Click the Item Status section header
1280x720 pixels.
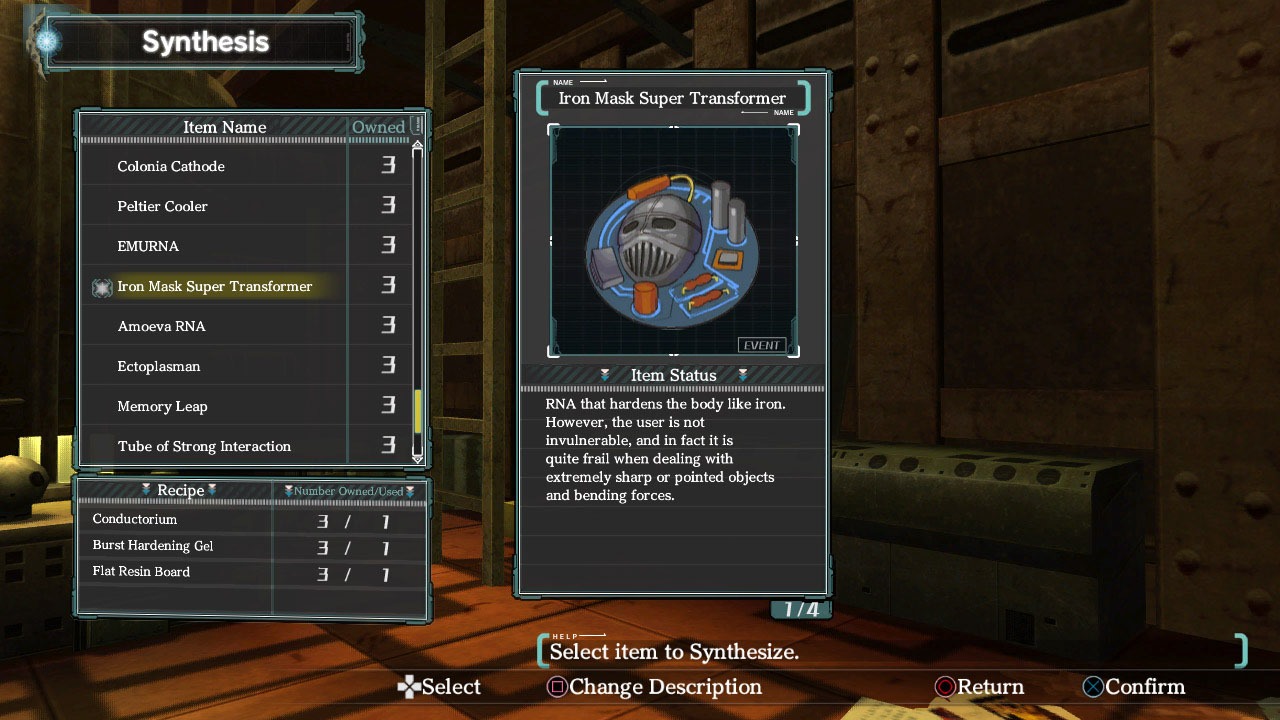(673, 375)
